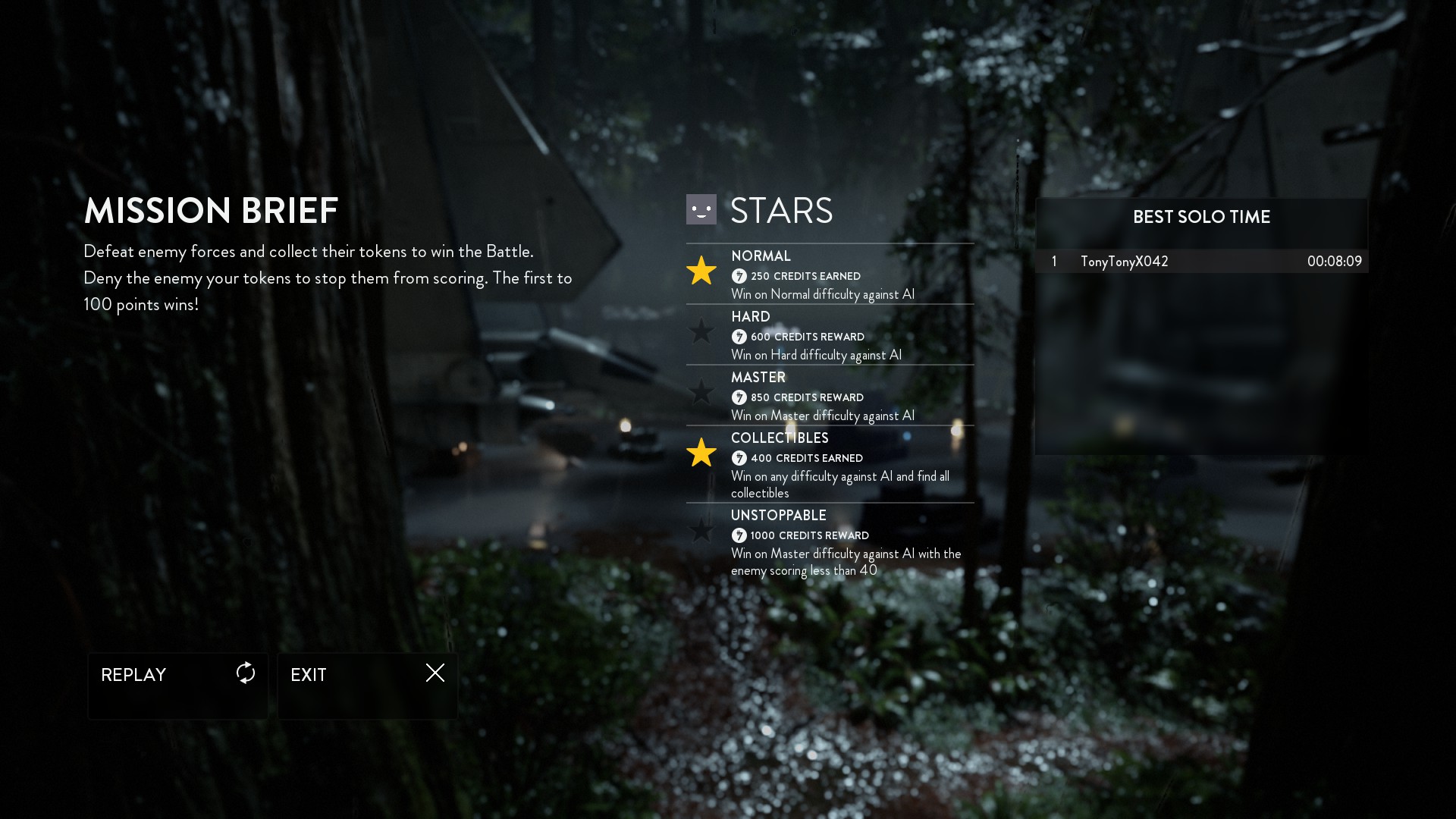The width and height of the screenshot is (1456, 819).
Task: Replay the mission
Action: click(x=177, y=685)
